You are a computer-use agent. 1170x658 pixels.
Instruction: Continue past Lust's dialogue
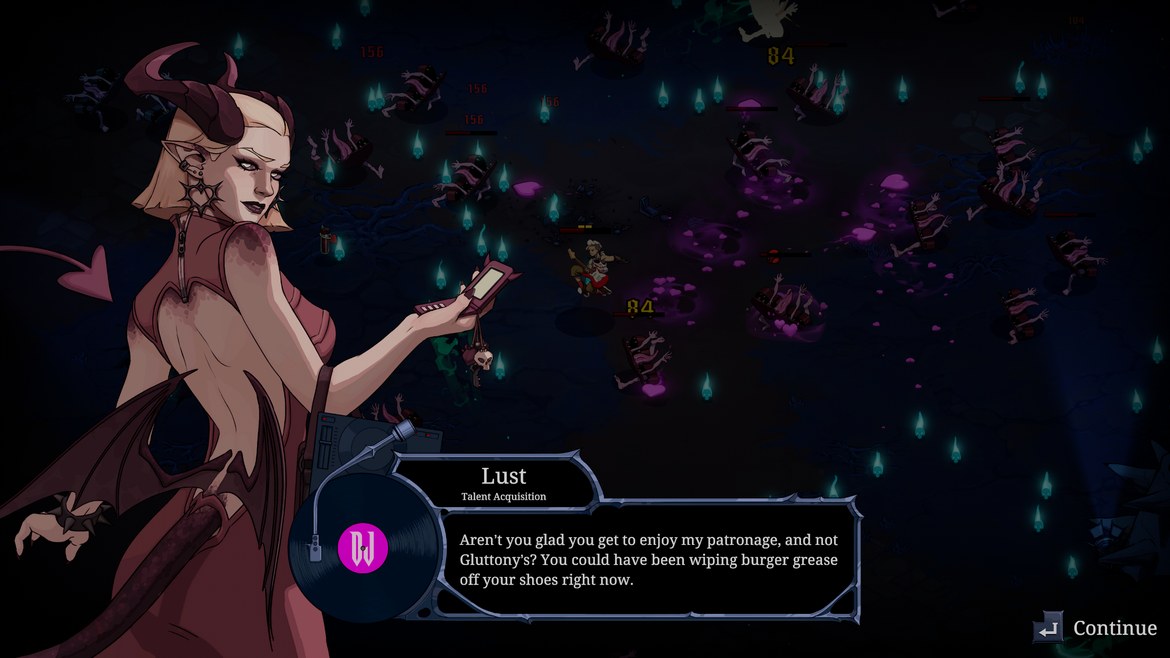click(x=1097, y=628)
